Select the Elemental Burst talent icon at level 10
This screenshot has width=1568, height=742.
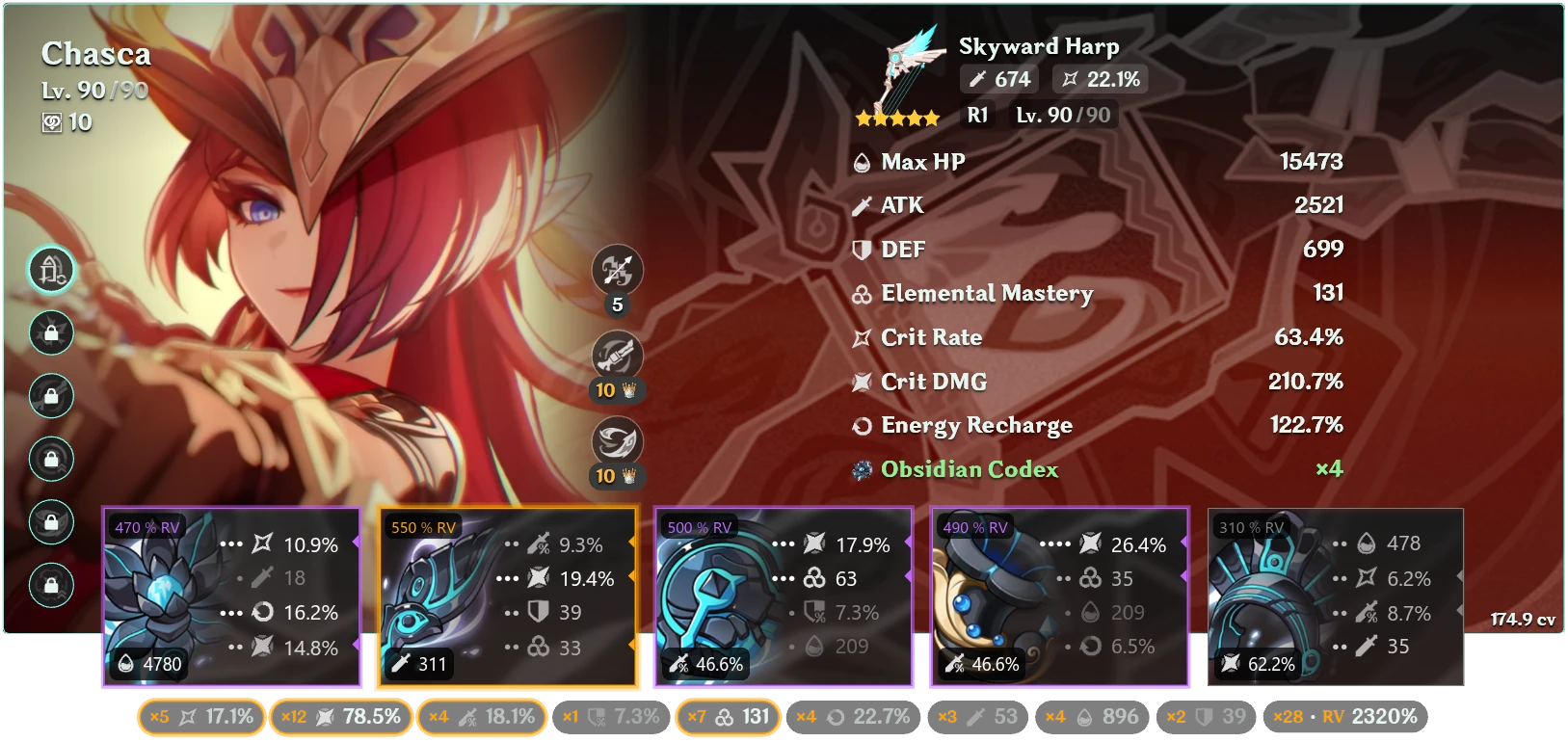click(x=617, y=441)
